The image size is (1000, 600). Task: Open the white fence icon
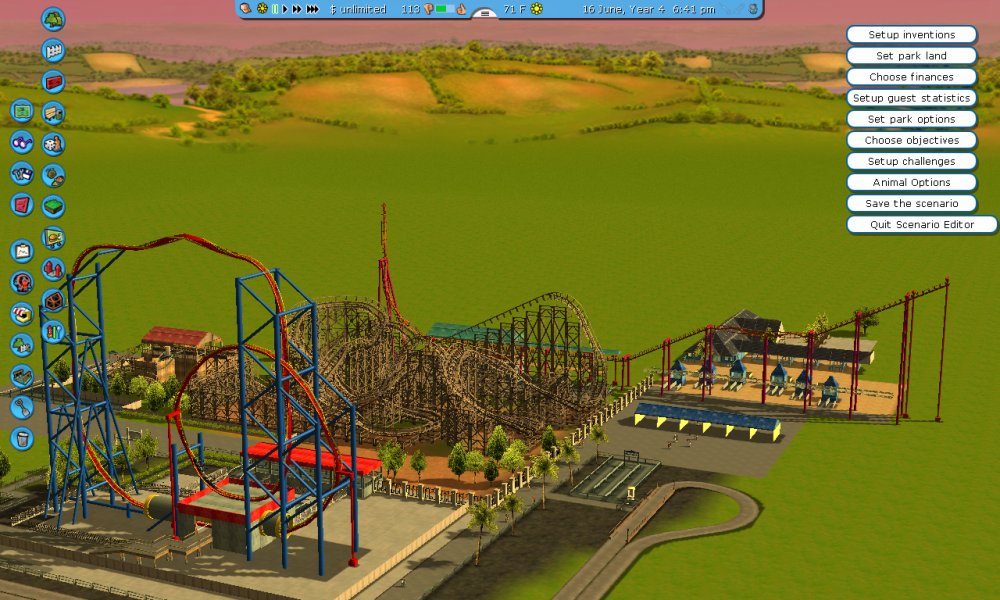(53, 50)
